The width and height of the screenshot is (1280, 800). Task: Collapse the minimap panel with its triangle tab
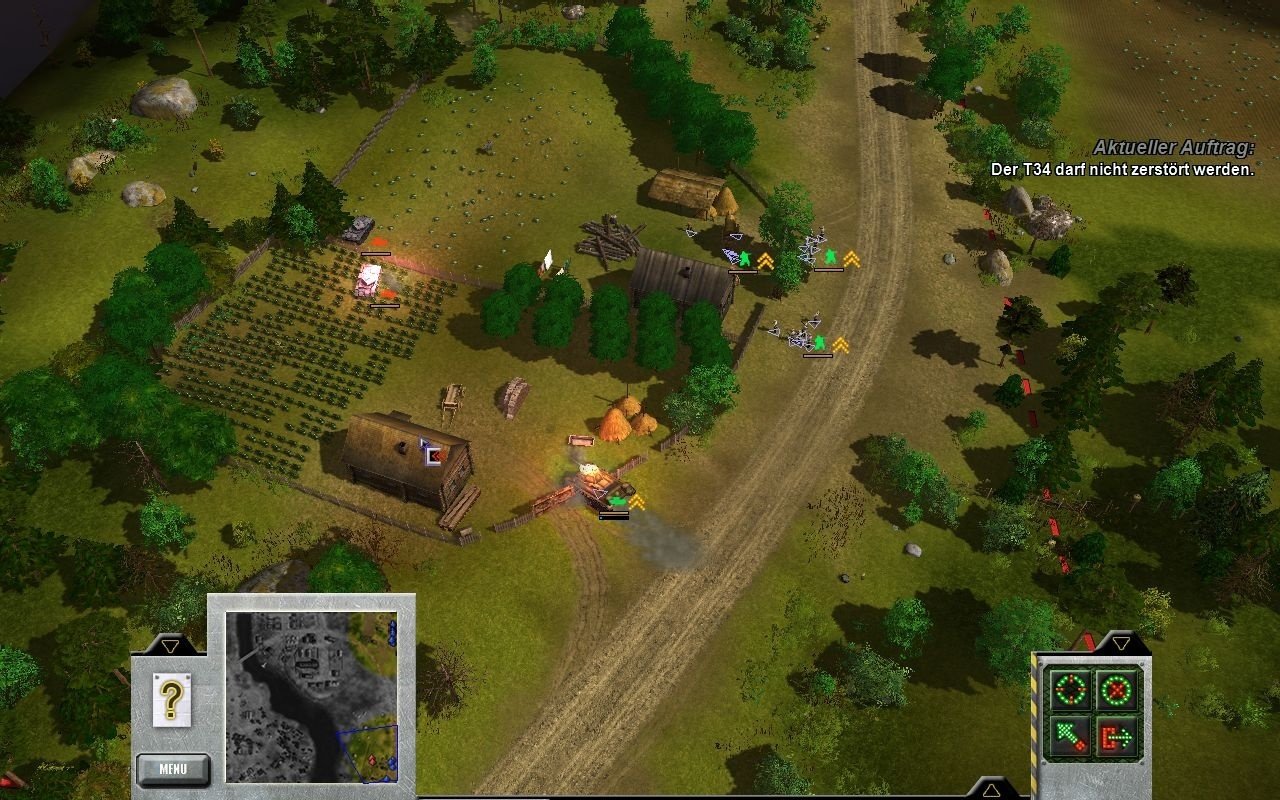tap(171, 646)
